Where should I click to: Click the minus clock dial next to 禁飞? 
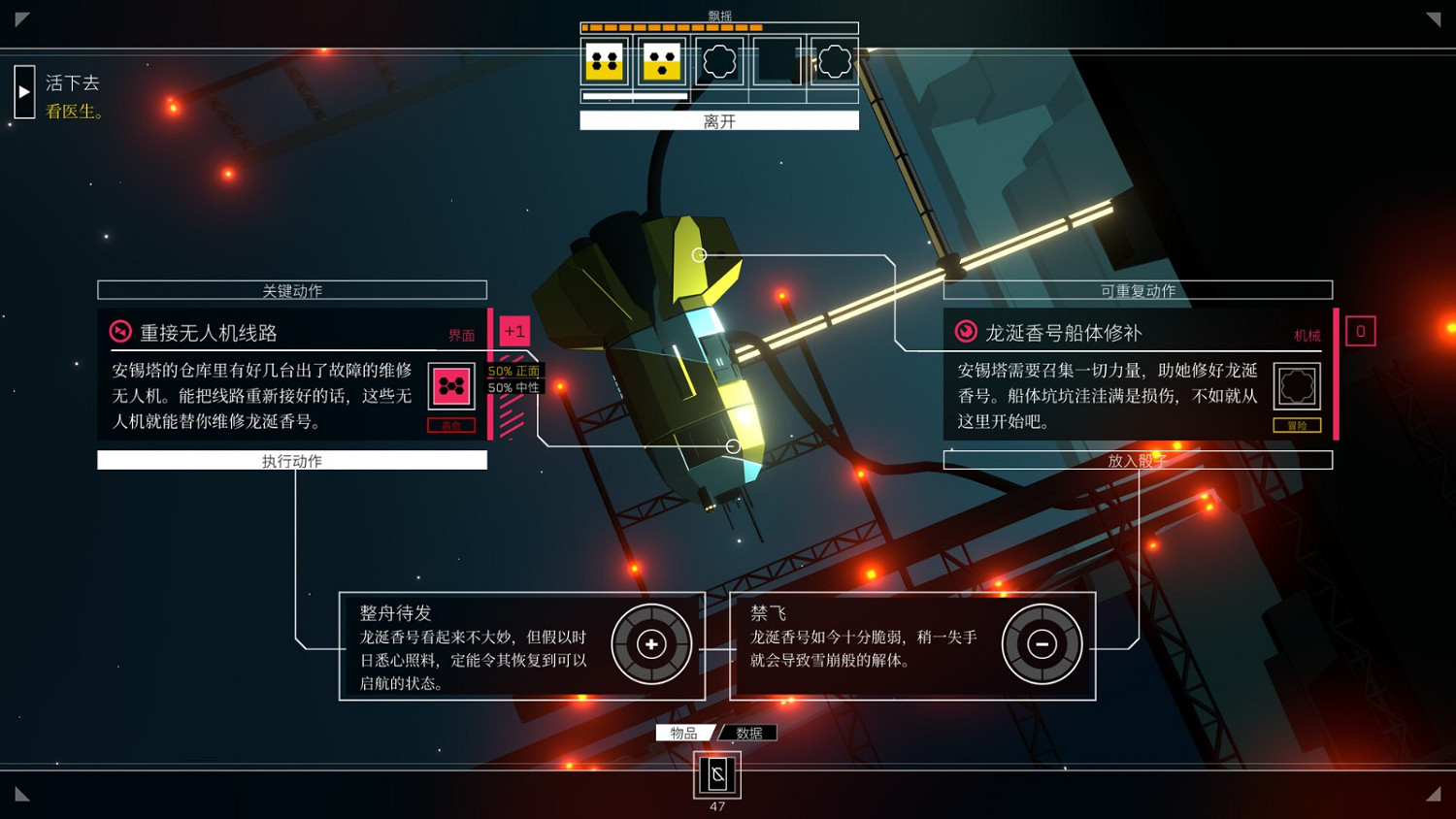tap(1042, 643)
